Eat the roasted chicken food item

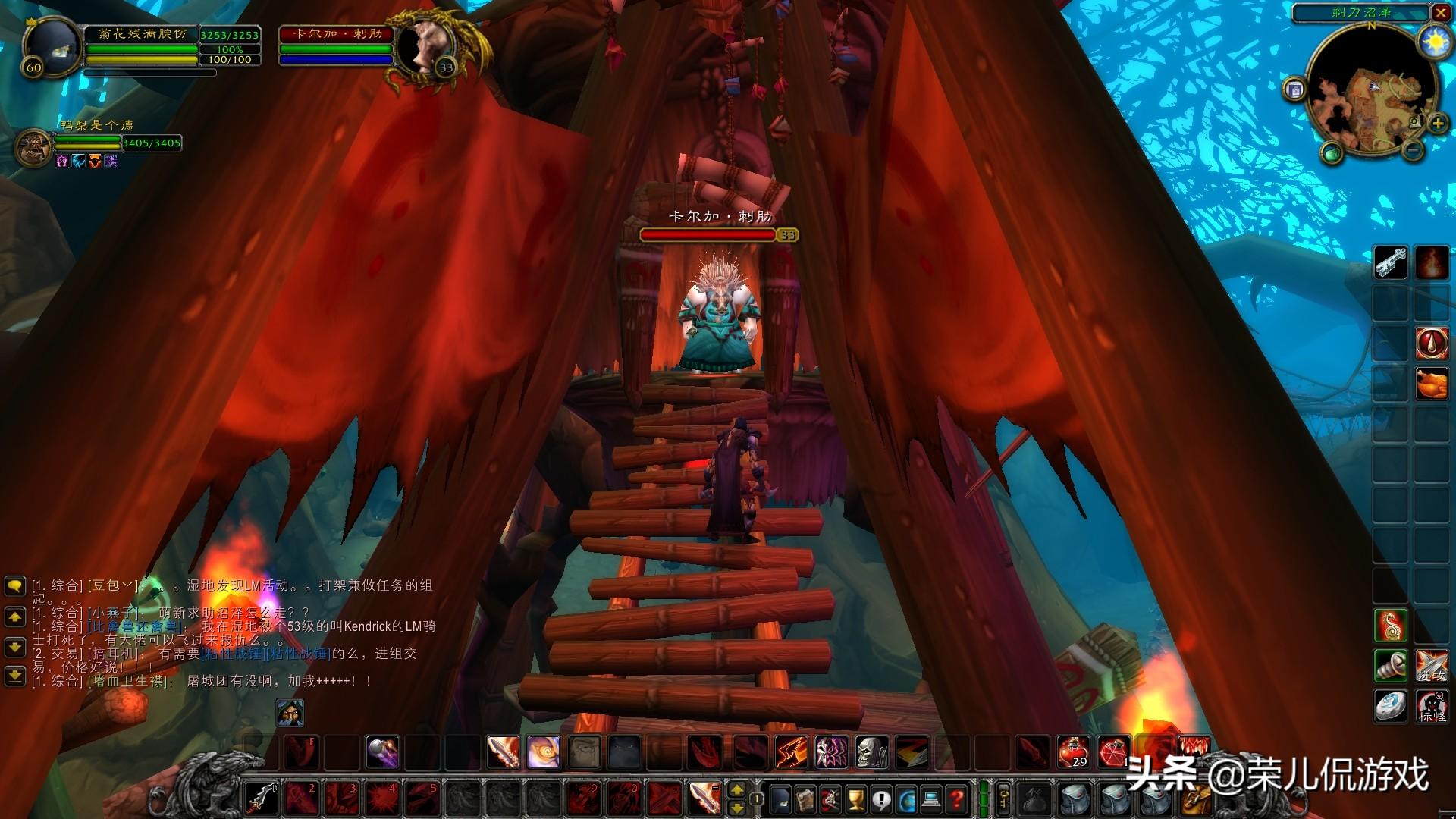tap(1432, 383)
